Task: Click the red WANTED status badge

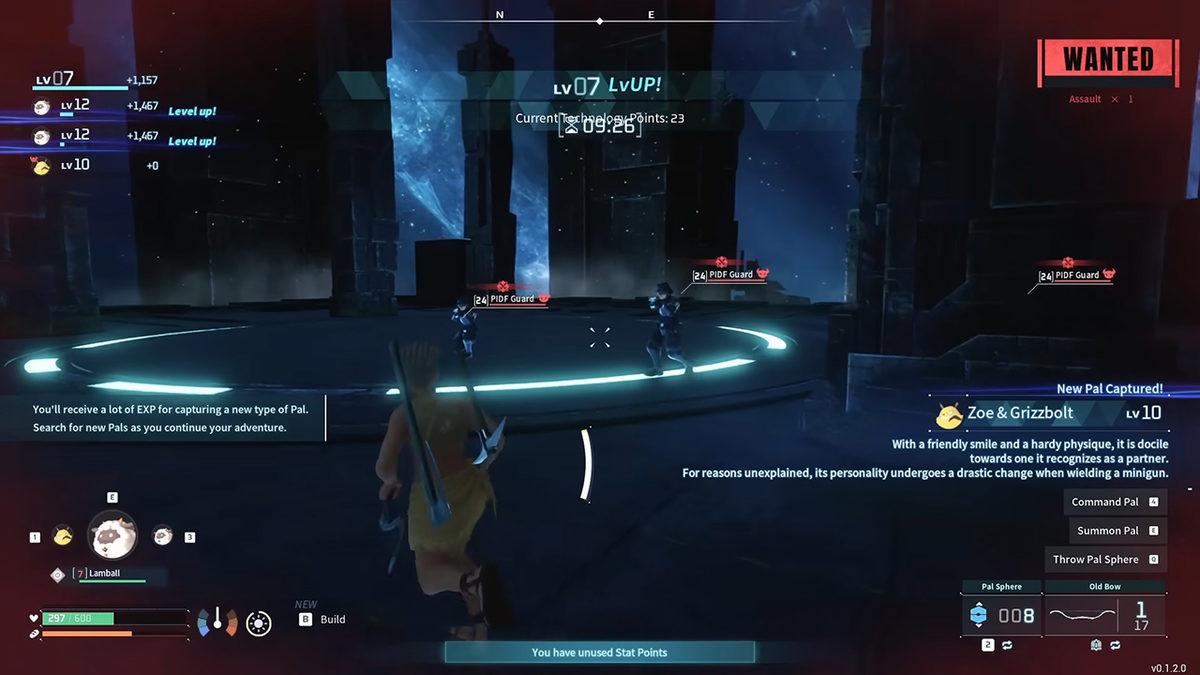Action: tap(1107, 60)
